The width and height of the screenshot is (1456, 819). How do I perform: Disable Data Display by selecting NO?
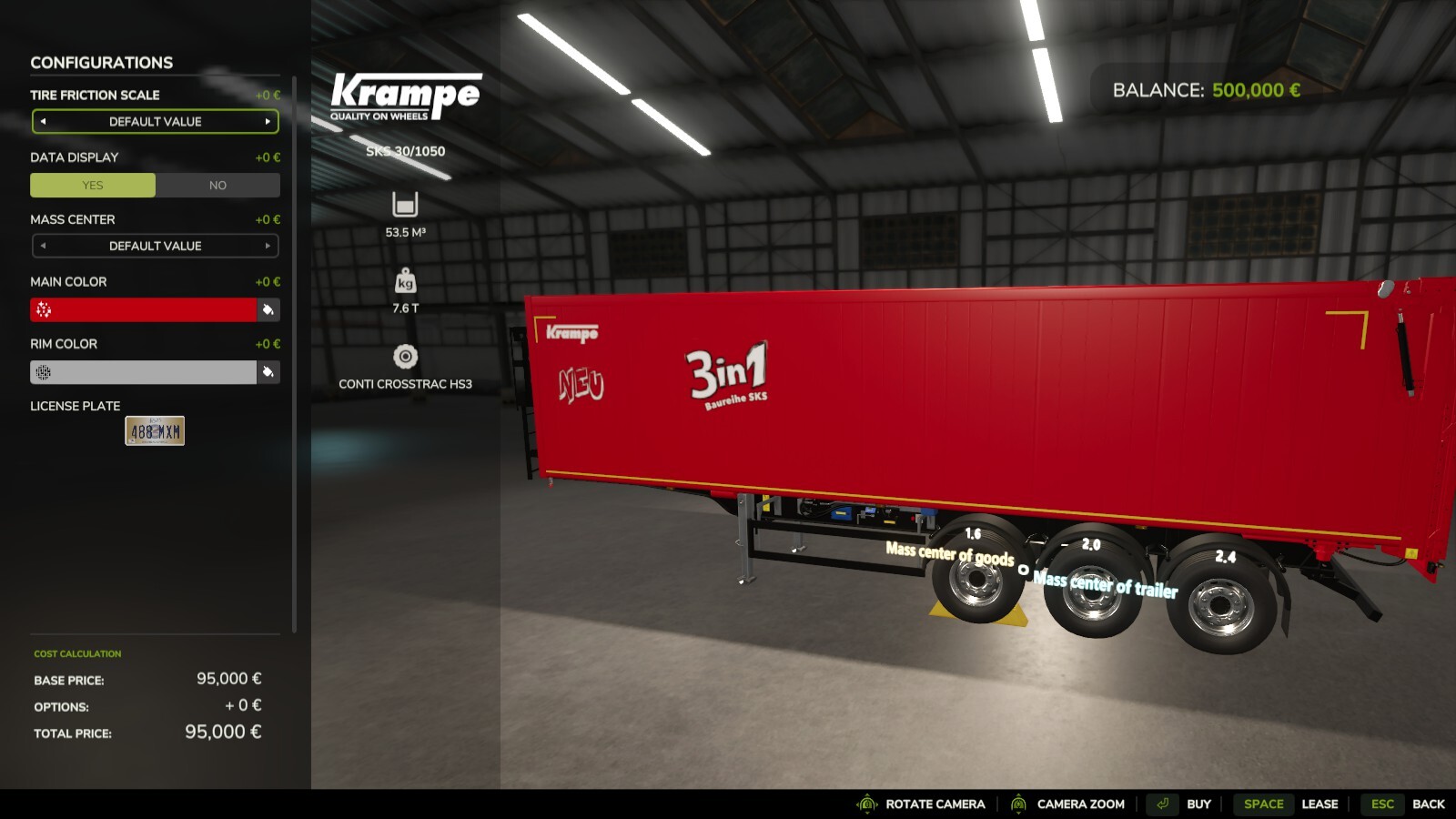point(217,185)
